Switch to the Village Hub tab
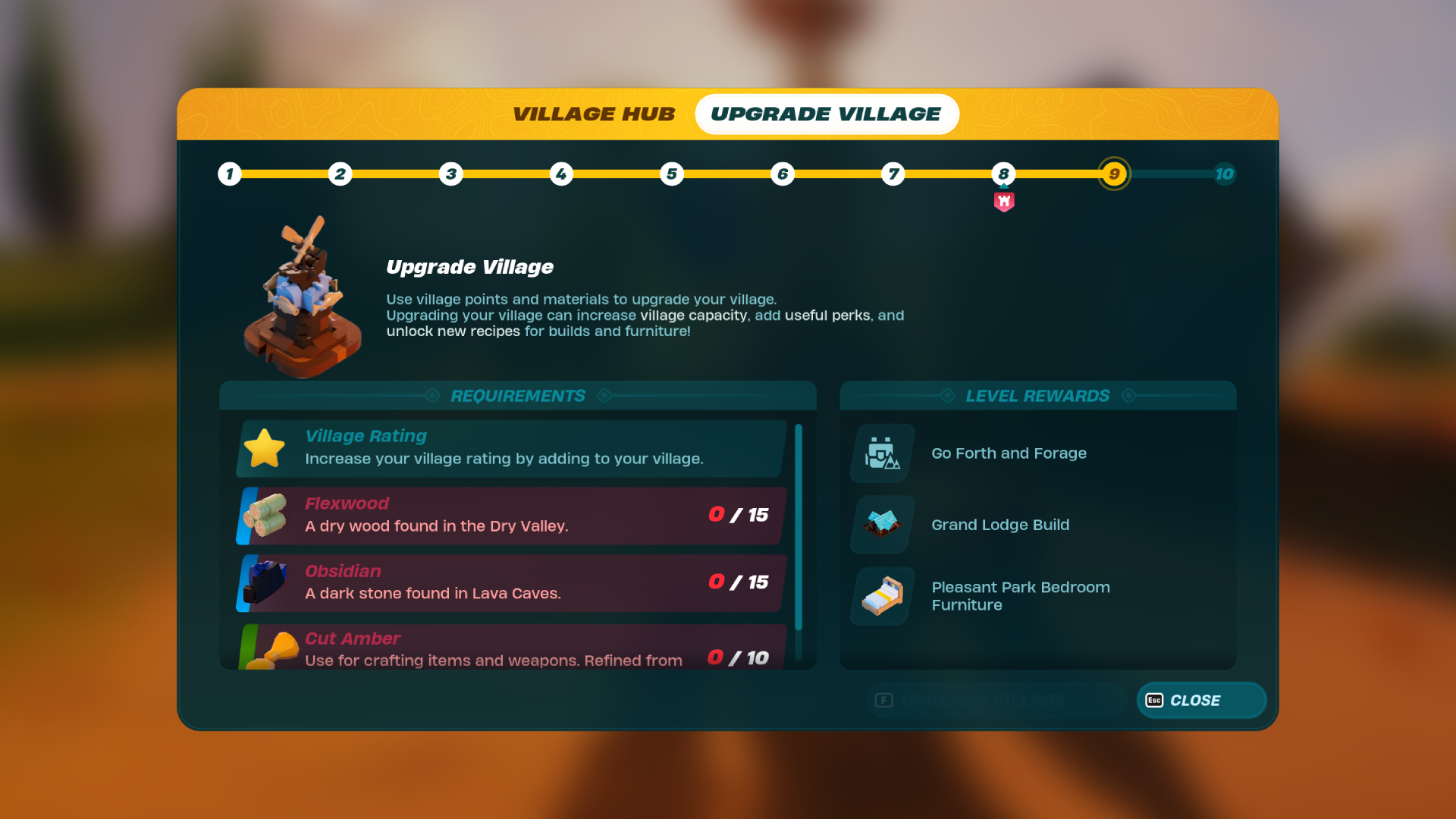The height and width of the screenshot is (819, 1456). tap(595, 114)
